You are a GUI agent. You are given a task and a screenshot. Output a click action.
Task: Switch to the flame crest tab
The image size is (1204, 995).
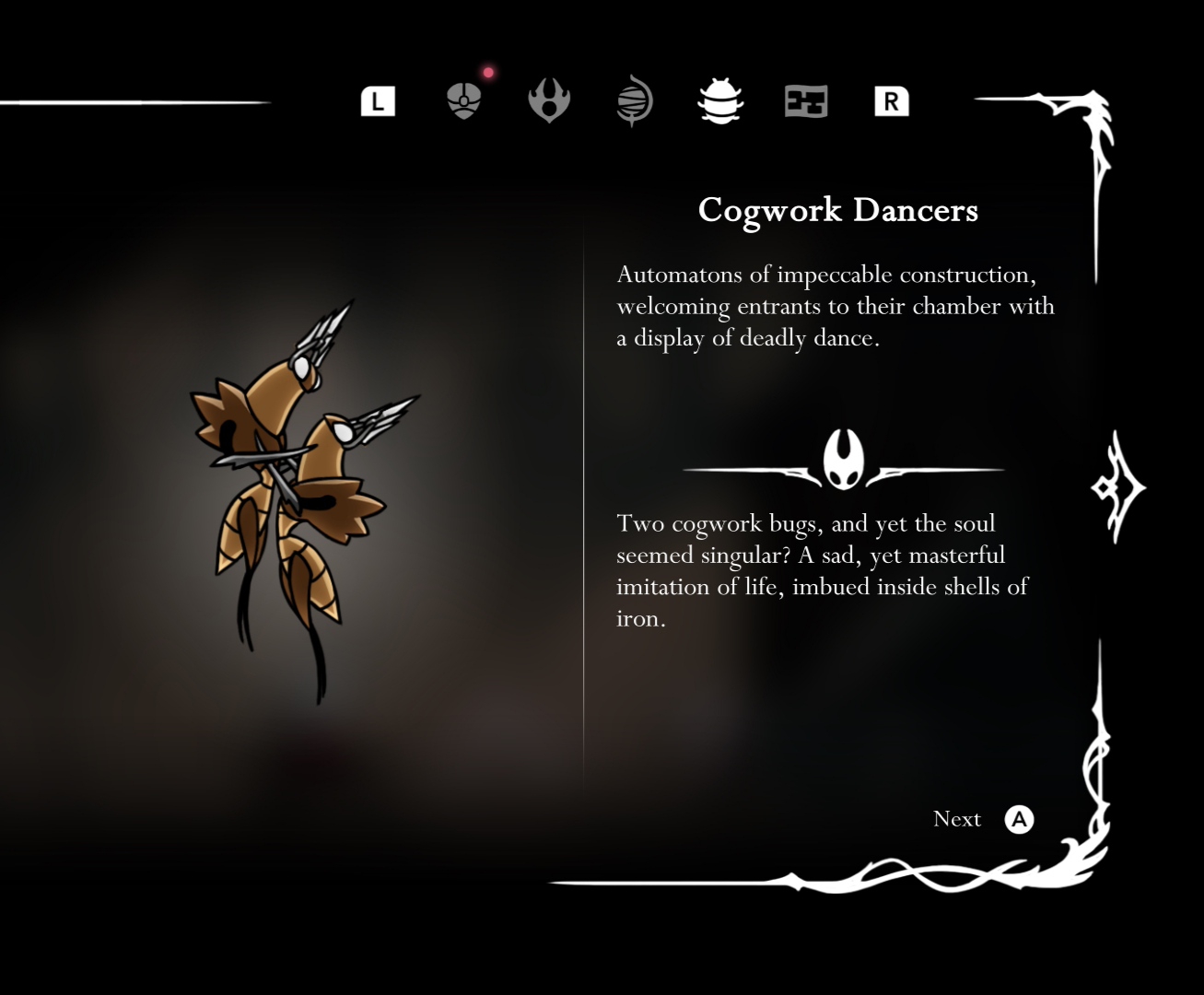coord(549,100)
